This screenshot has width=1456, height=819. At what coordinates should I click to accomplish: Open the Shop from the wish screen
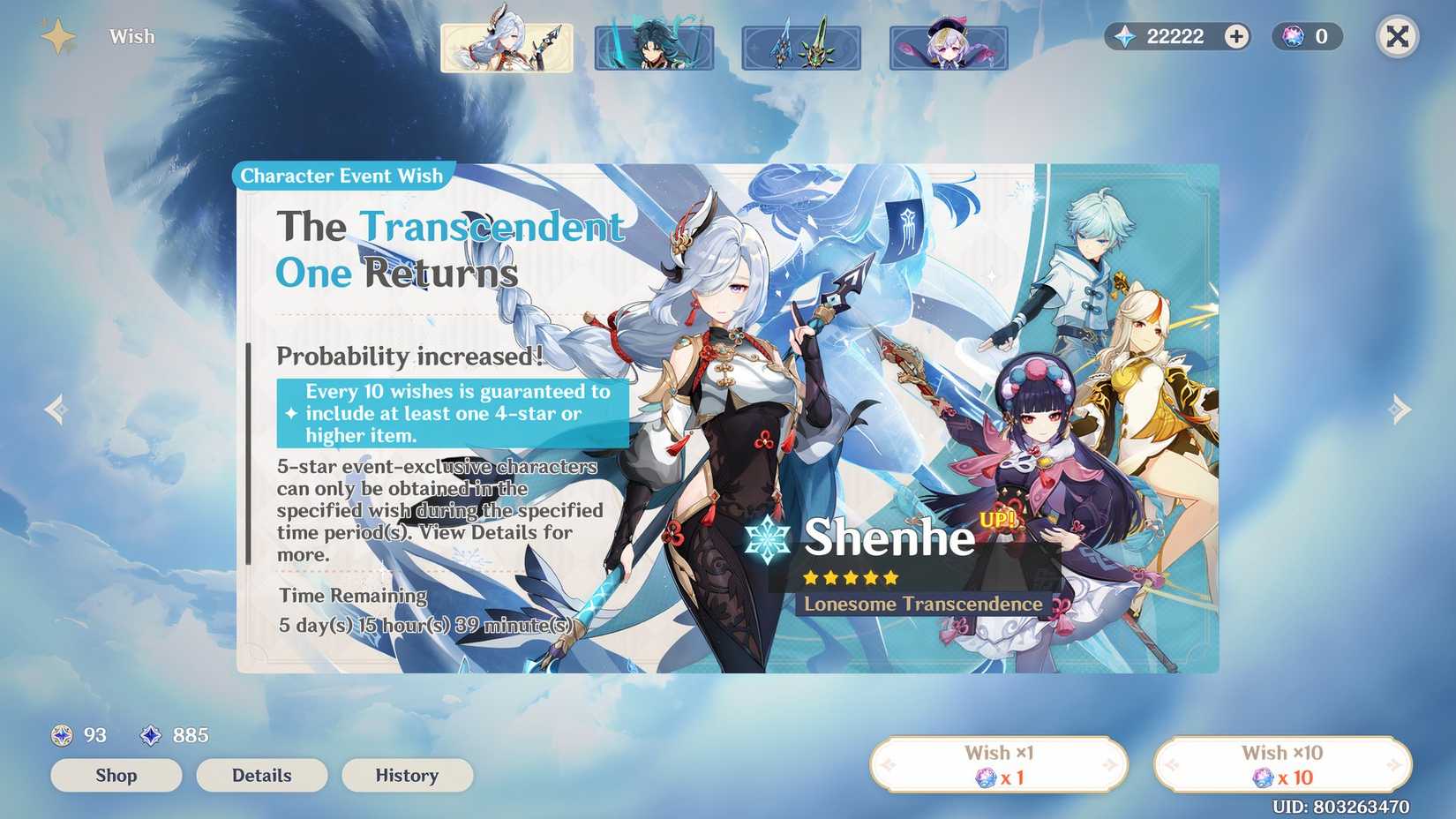[x=116, y=776]
